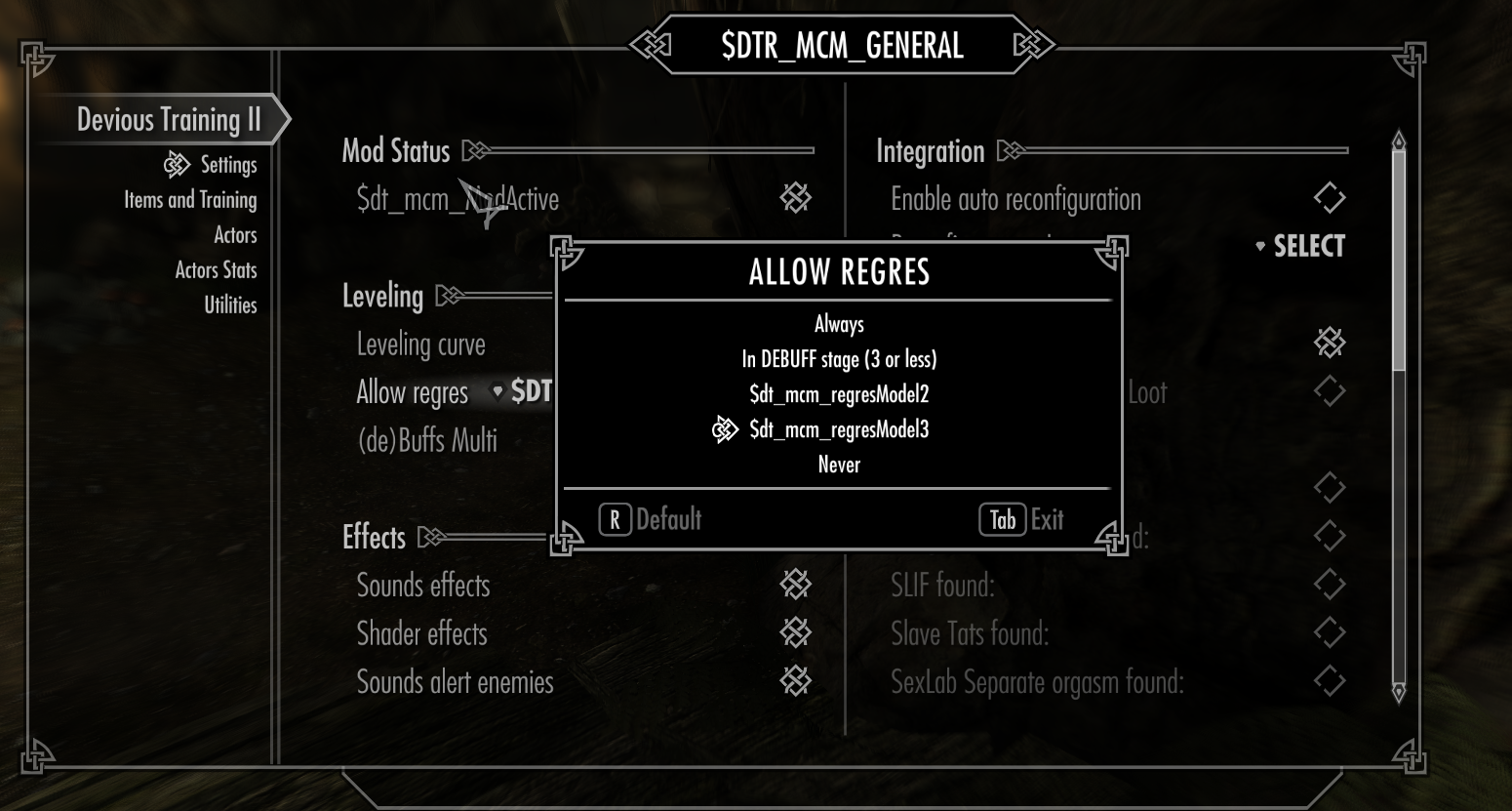Open the Settings page
The height and width of the screenshot is (811, 1512).
click(228, 165)
